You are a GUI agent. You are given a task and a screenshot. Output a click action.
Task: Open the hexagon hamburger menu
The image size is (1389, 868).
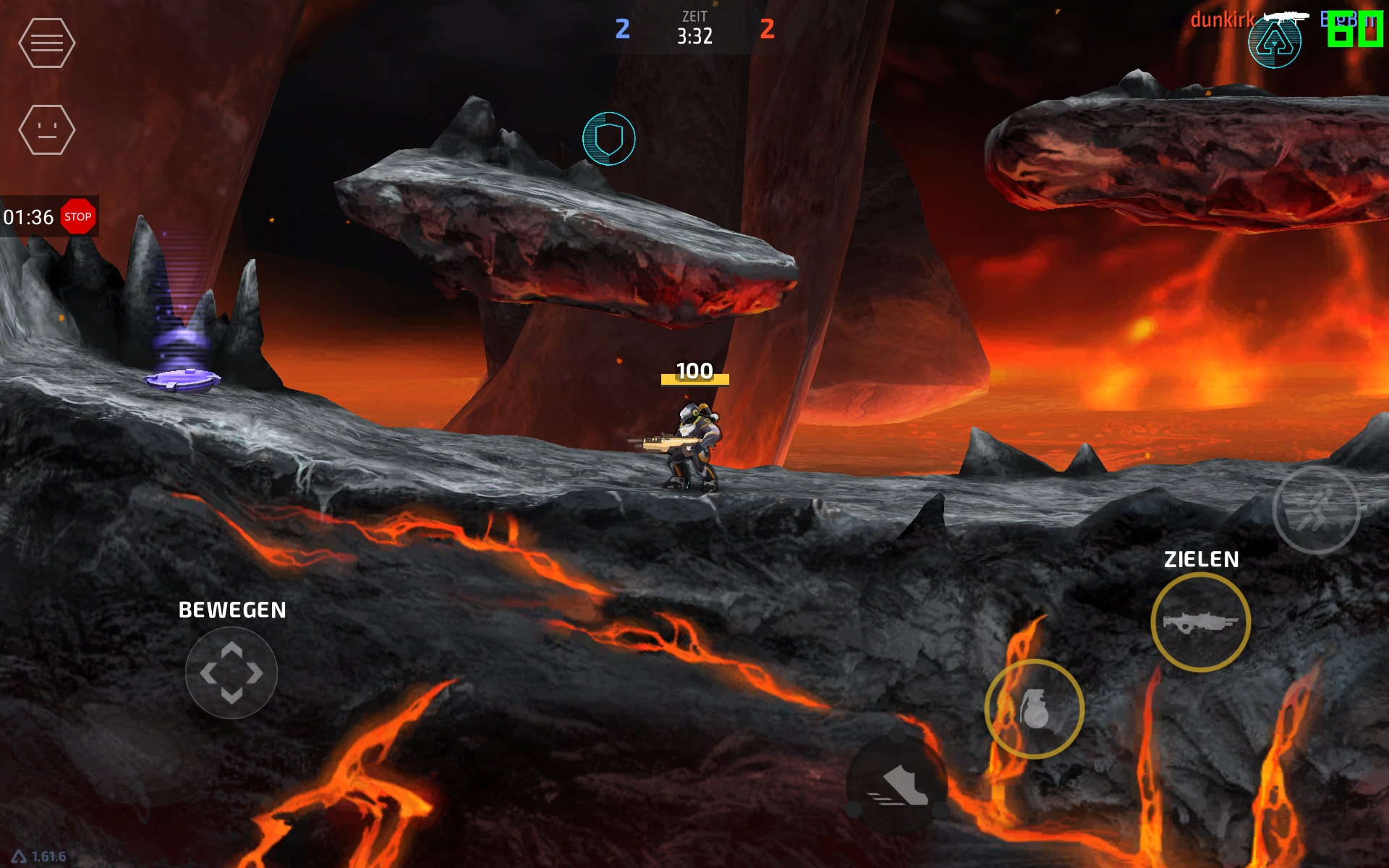(47, 43)
